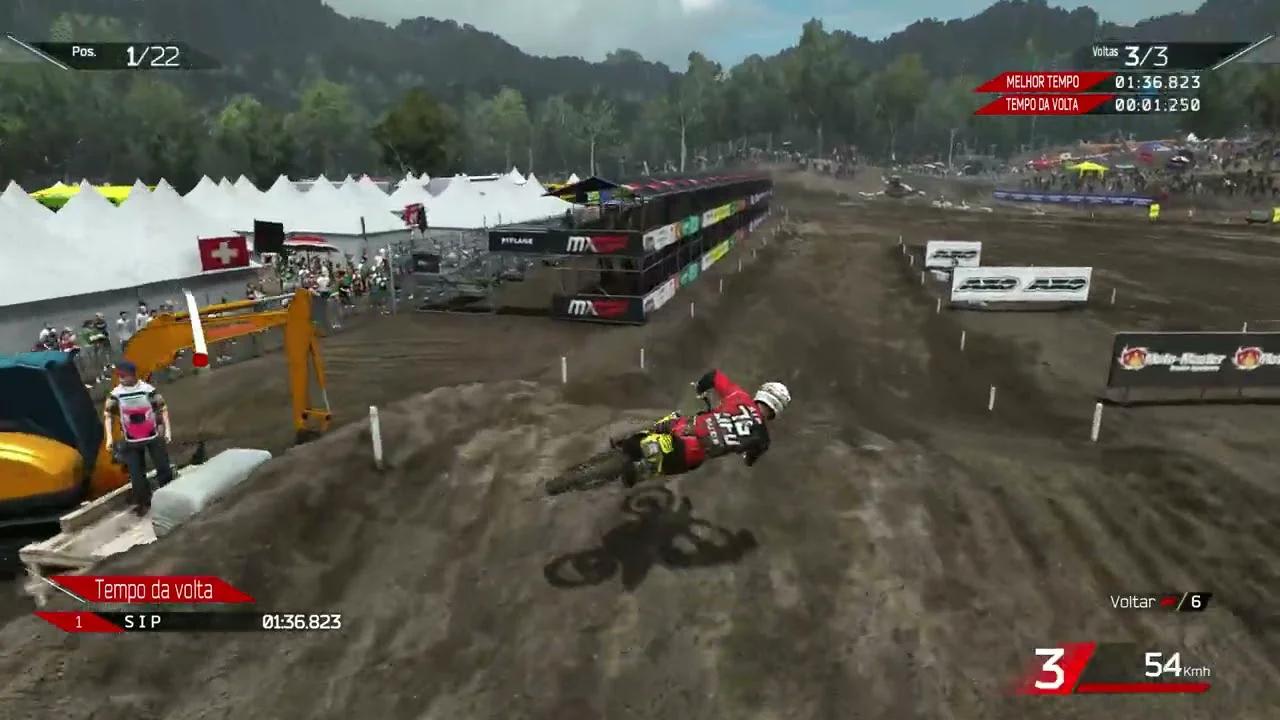Viewport: 1280px width, 720px height.
Task: Click the red arrow beside Voltar
Action: [x=1168, y=601]
